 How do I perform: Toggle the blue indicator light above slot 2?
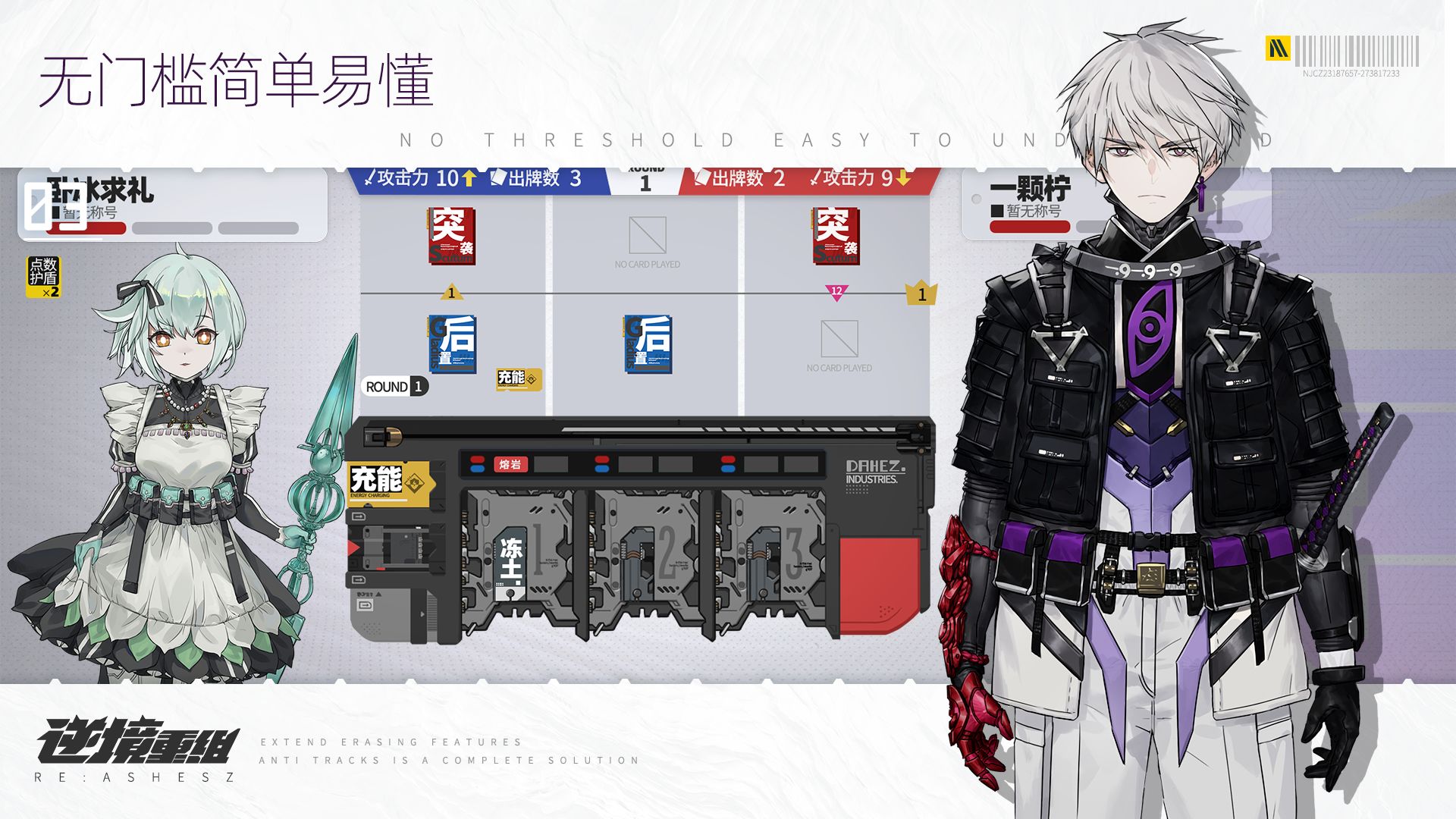tap(603, 467)
